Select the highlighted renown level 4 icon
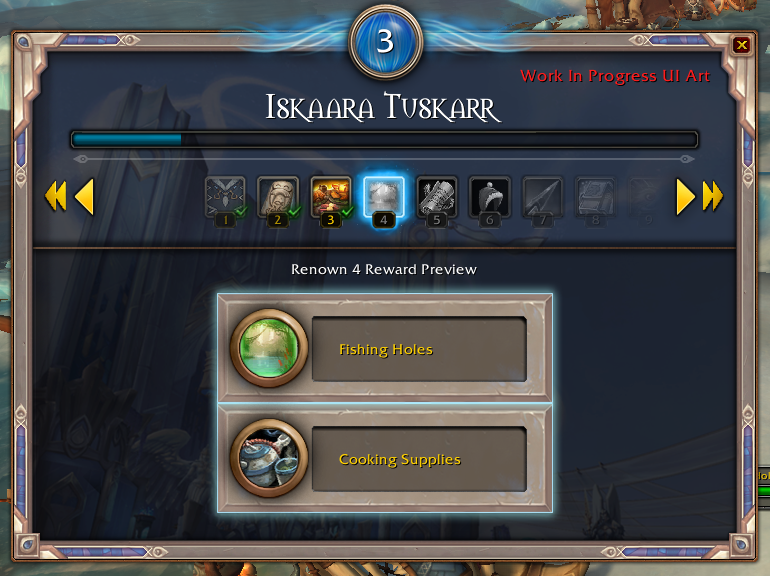Viewport: 770px width, 576px height. pyautogui.click(x=384, y=198)
